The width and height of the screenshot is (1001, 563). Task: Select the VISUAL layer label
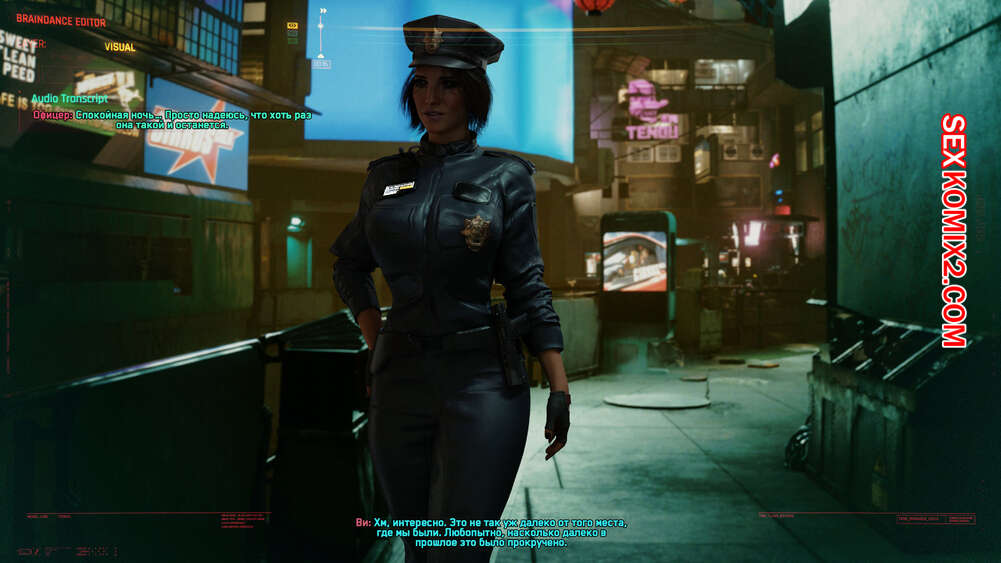point(120,47)
